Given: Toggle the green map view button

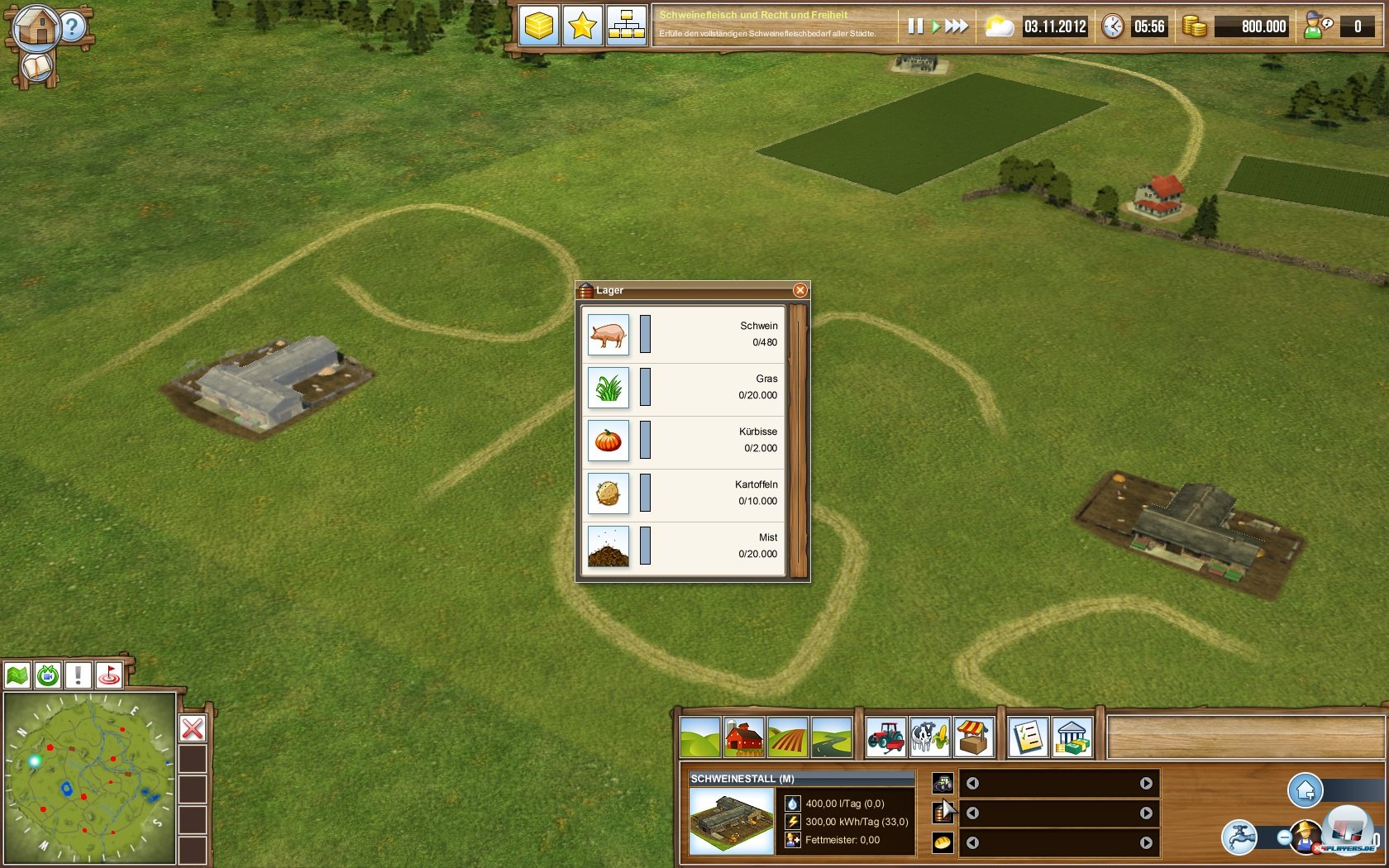Looking at the screenshot, I should [x=17, y=675].
